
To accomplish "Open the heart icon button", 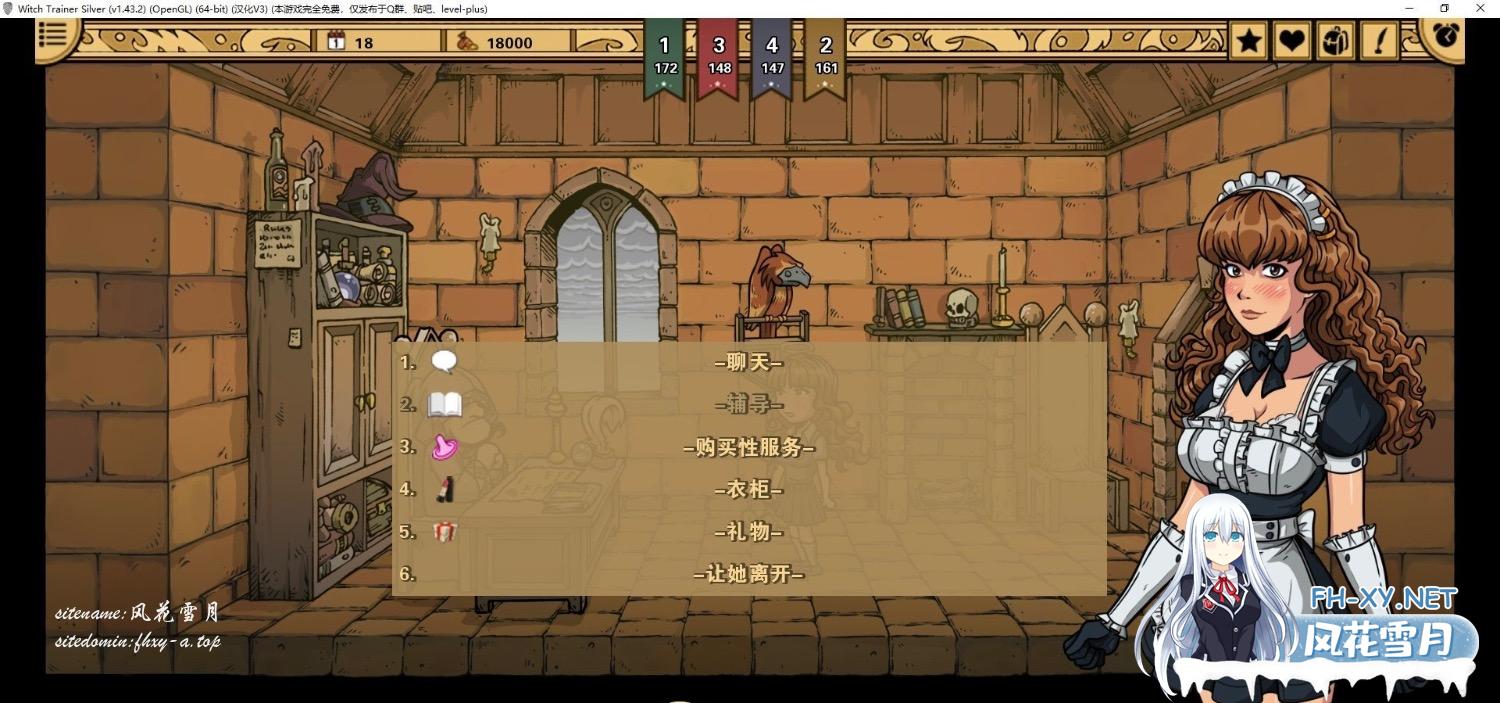I will coord(1292,41).
